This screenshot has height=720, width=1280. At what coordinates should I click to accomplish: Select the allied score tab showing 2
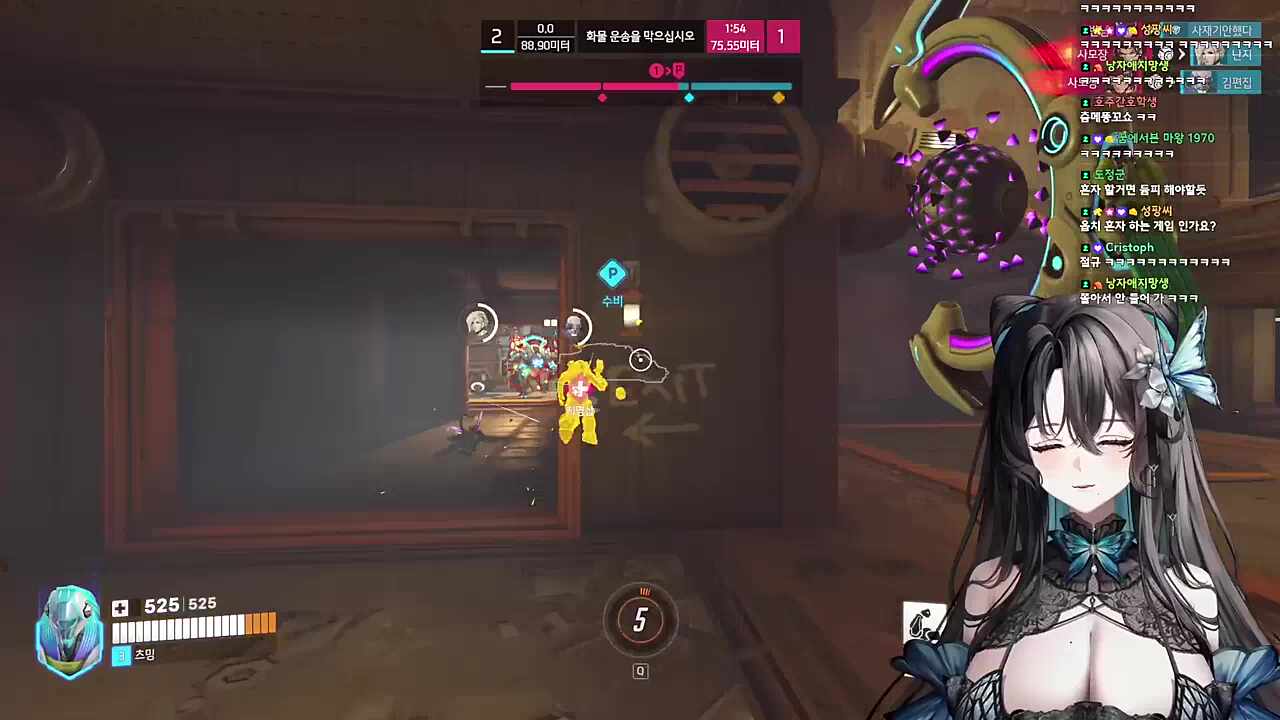[496, 37]
